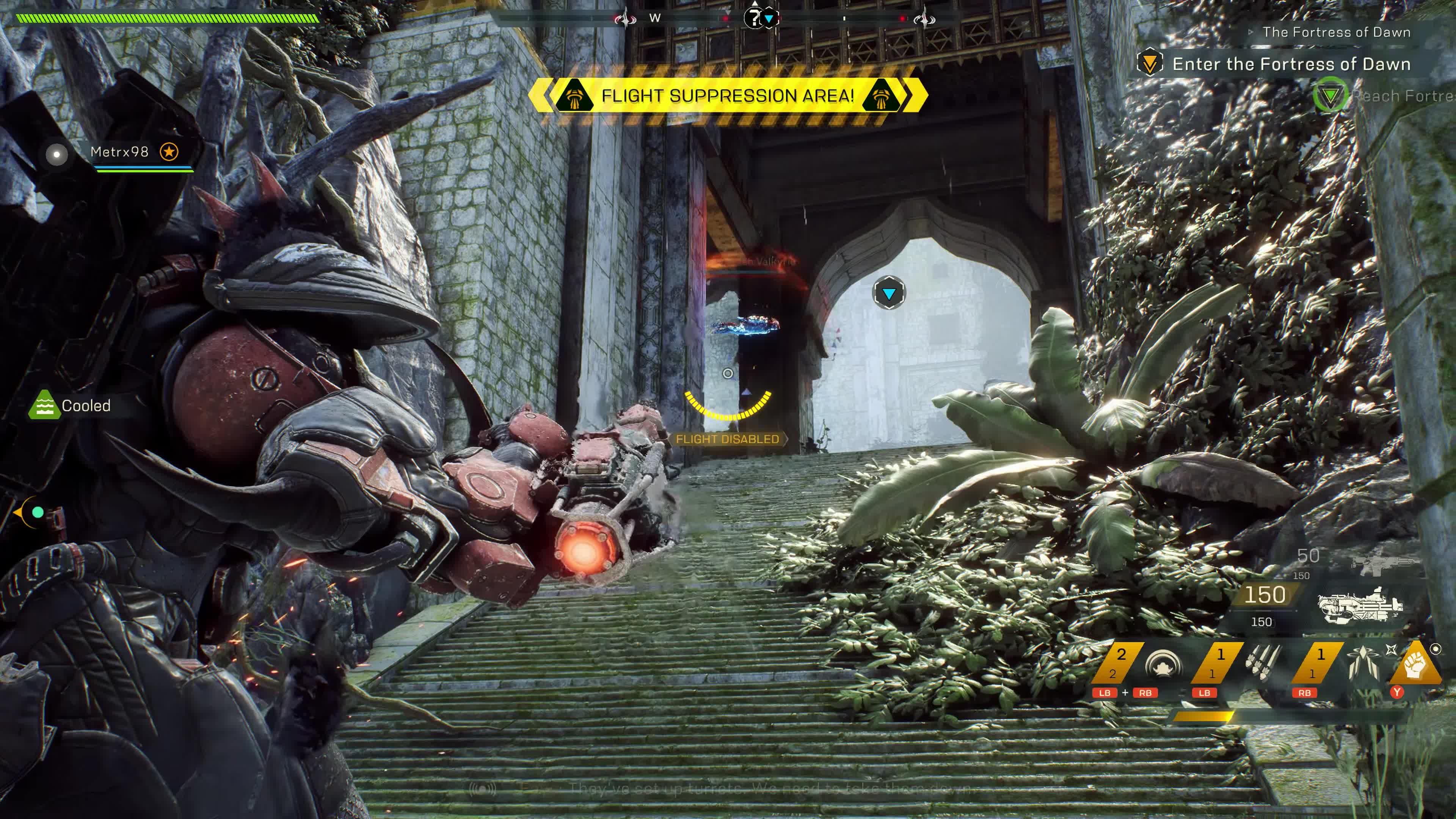1456x819 pixels.
Task: Fire the triple missile ability
Action: tap(1264, 662)
